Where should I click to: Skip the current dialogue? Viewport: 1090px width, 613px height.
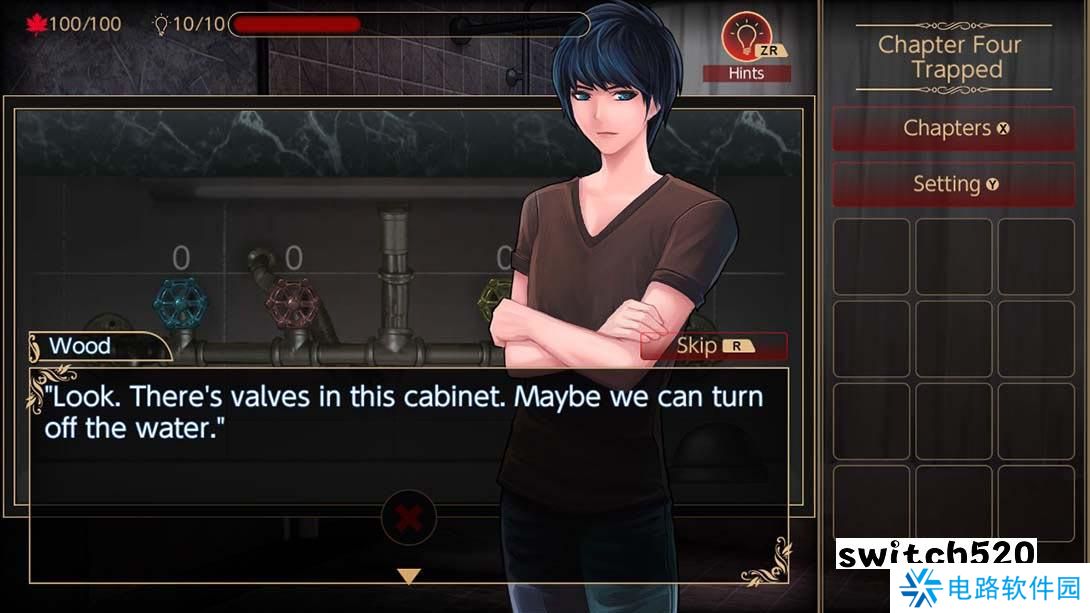(713, 346)
